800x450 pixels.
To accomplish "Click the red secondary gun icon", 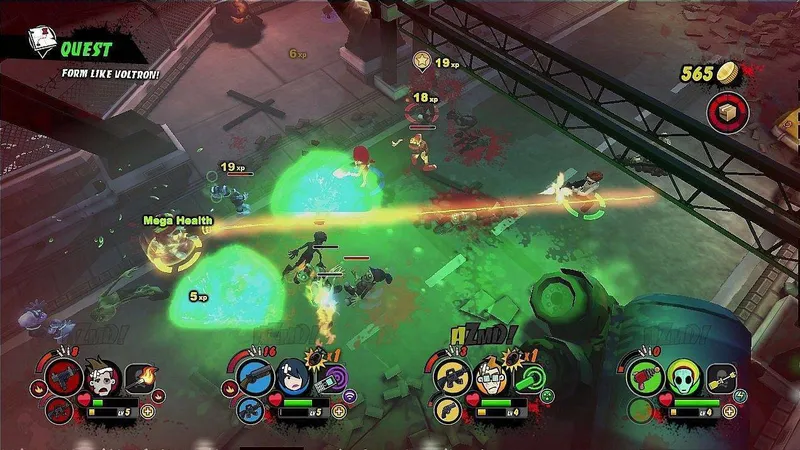I will 59,410.
